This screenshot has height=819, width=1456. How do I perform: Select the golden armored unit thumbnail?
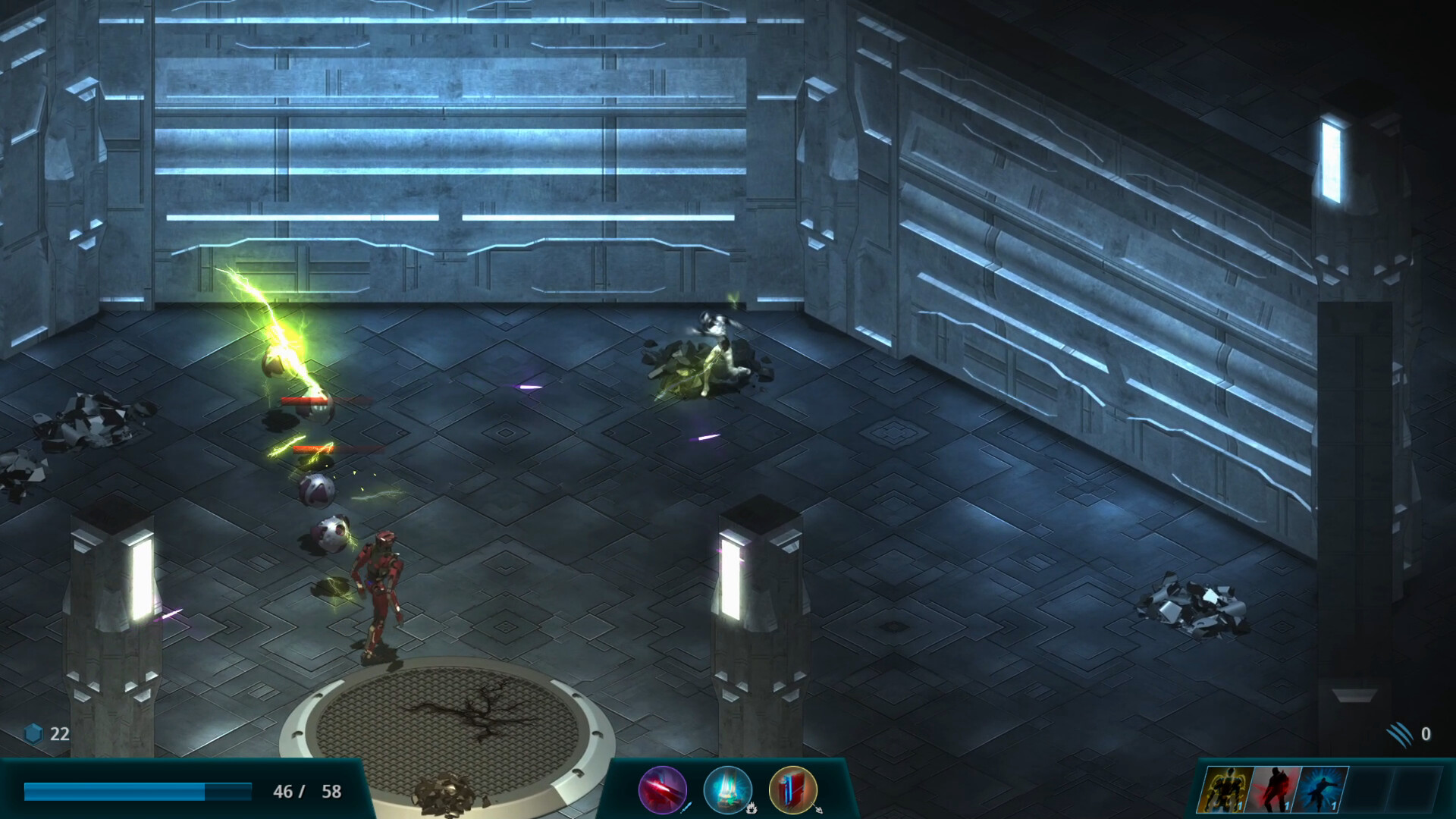1224,789
